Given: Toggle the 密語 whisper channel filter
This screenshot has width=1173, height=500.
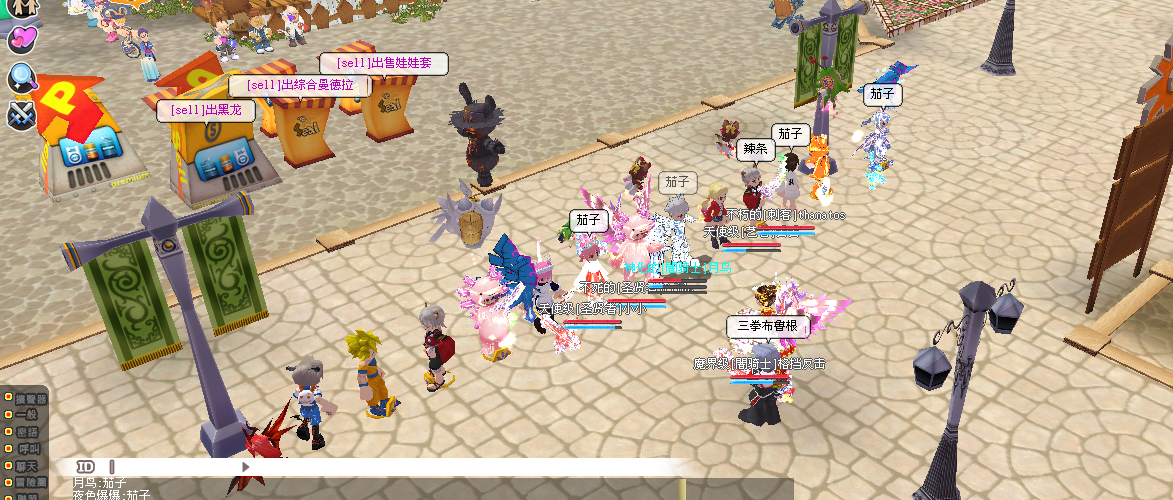Looking at the screenshot, I should tap(26, 432).
